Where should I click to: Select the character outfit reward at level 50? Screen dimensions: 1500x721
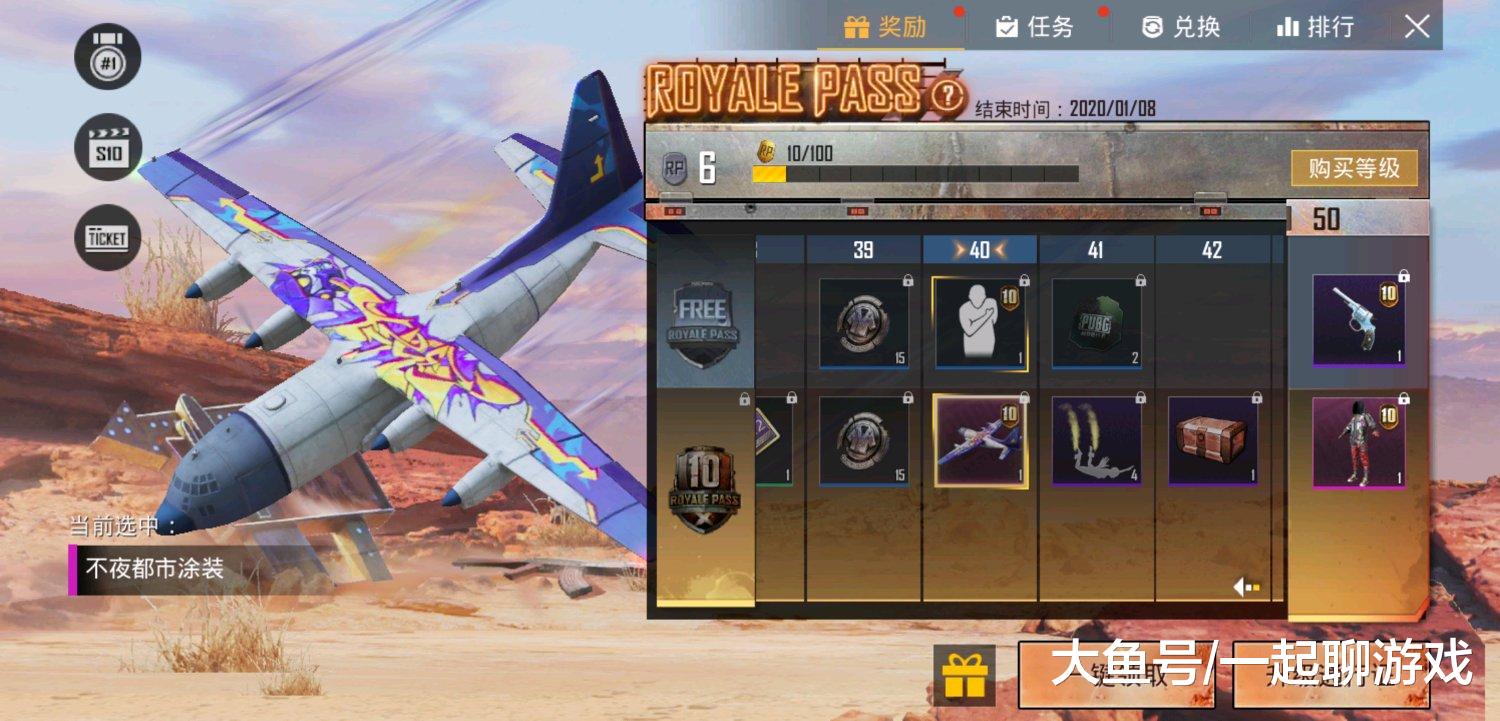tap(1358, 442)
